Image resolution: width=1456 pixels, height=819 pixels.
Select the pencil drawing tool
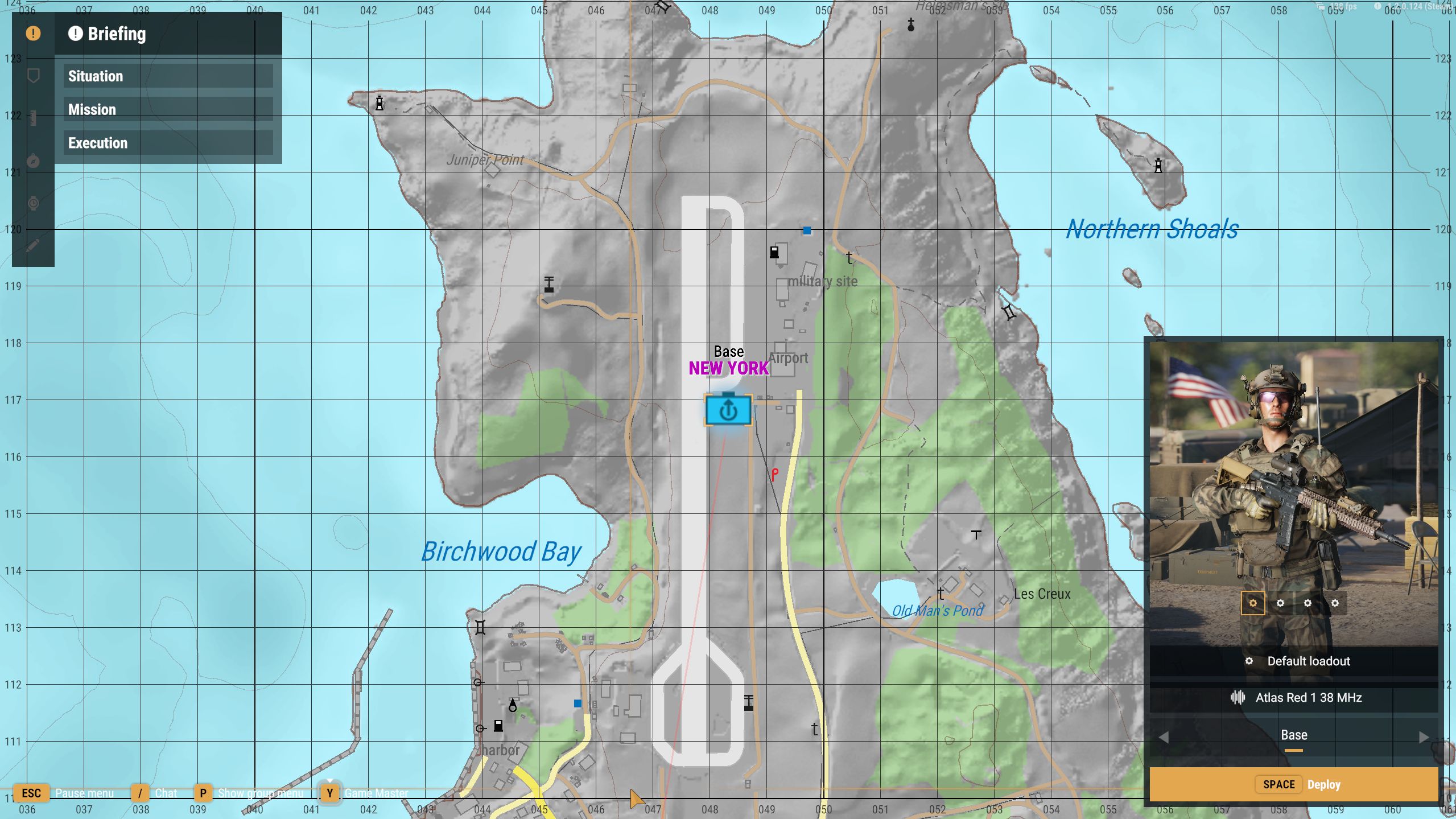[33, 245]
